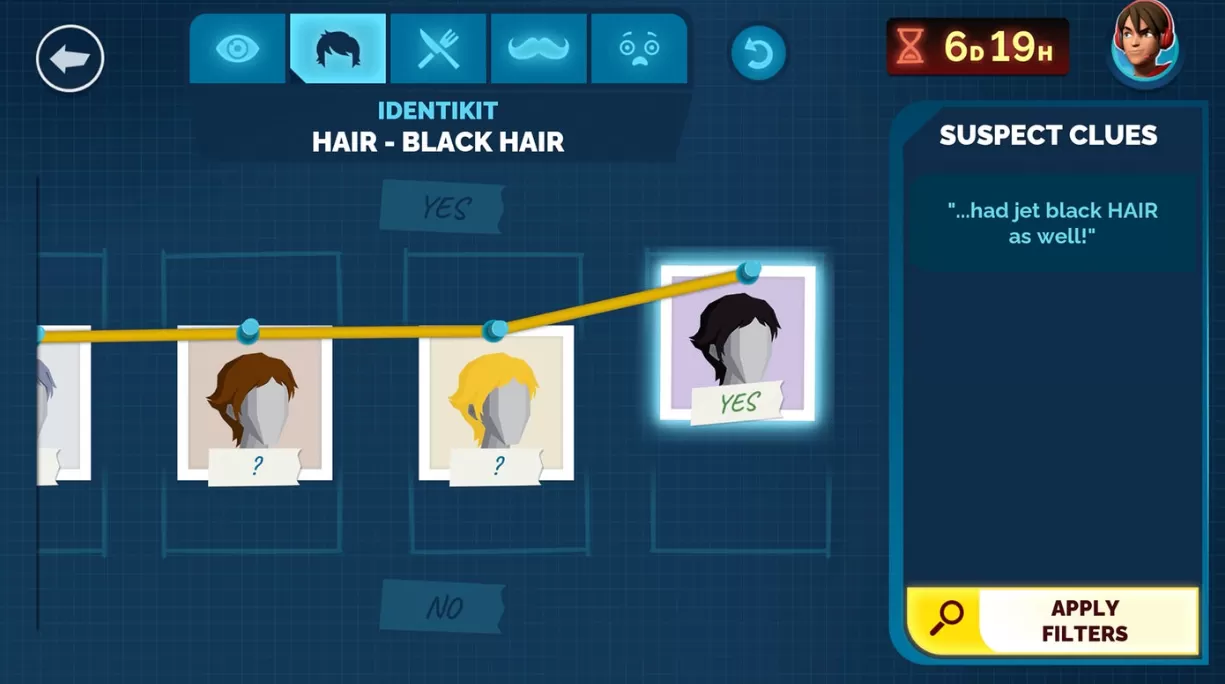This screenshot has width=1225, height=684.
Task: Apply Filters to the suspect list
Action: tap(1052, 620)
